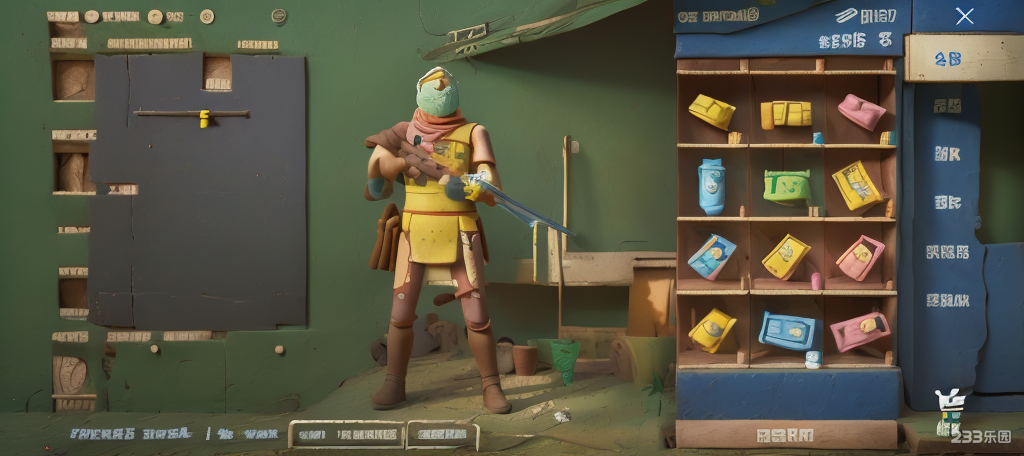Screen dimensions: 1024x456
Task: Pick the green item on the shop shelf
Action: coord(786,185)
